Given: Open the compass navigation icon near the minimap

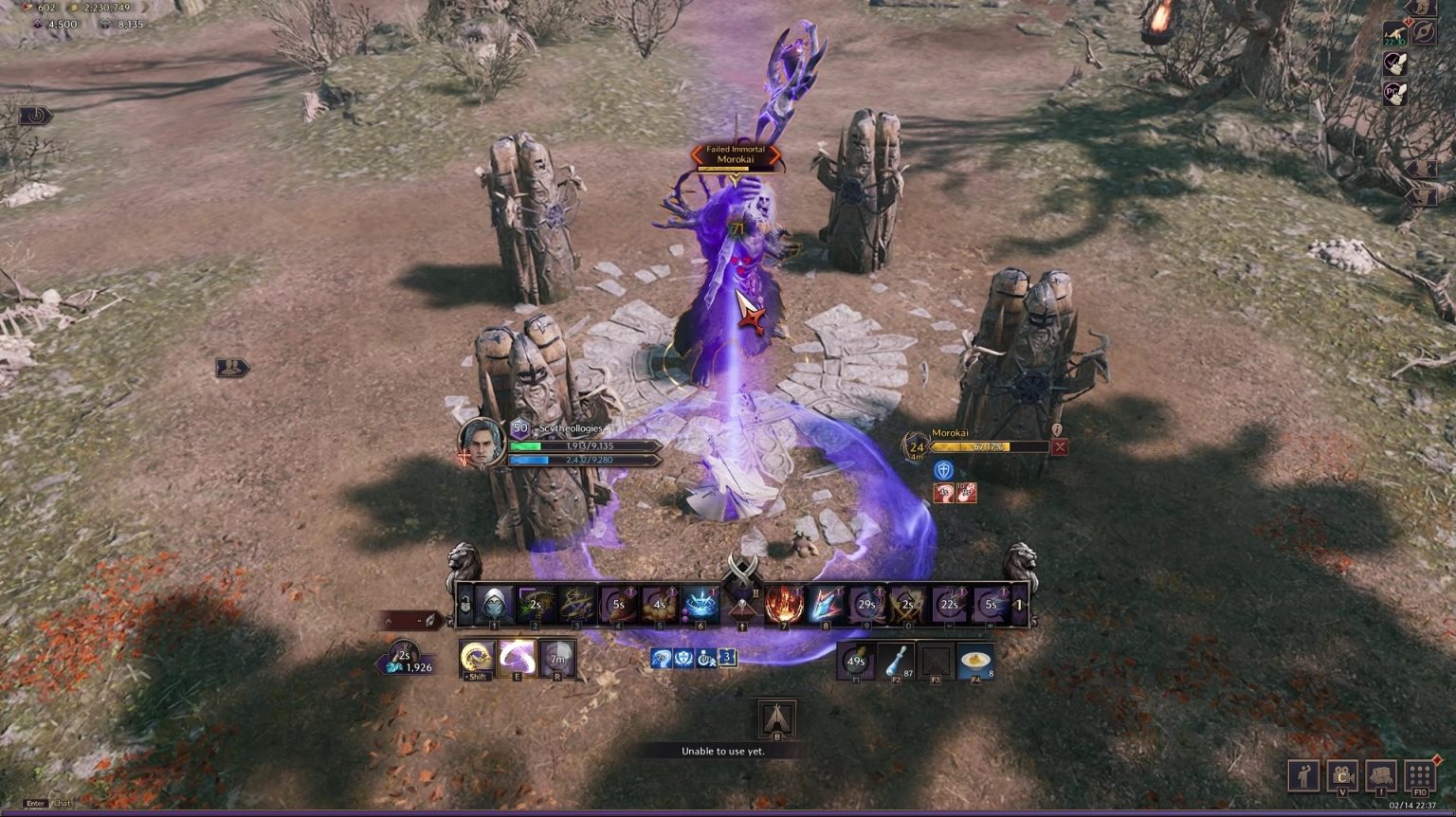Looking at the screenshot, I should coord(1425,32).
